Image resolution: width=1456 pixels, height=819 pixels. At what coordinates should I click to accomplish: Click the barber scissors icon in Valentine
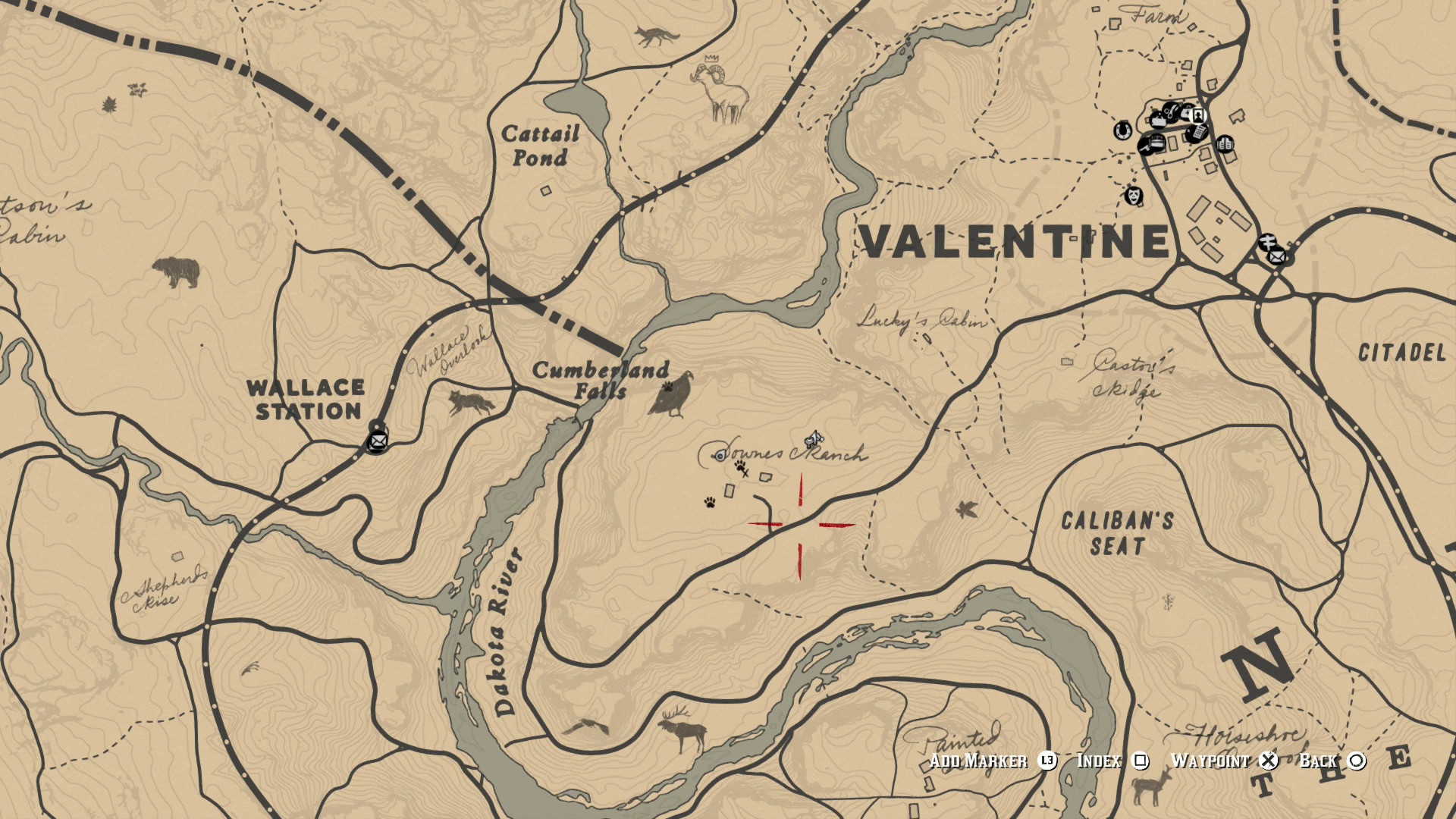pyautogui.click(x=1171, y=111)
